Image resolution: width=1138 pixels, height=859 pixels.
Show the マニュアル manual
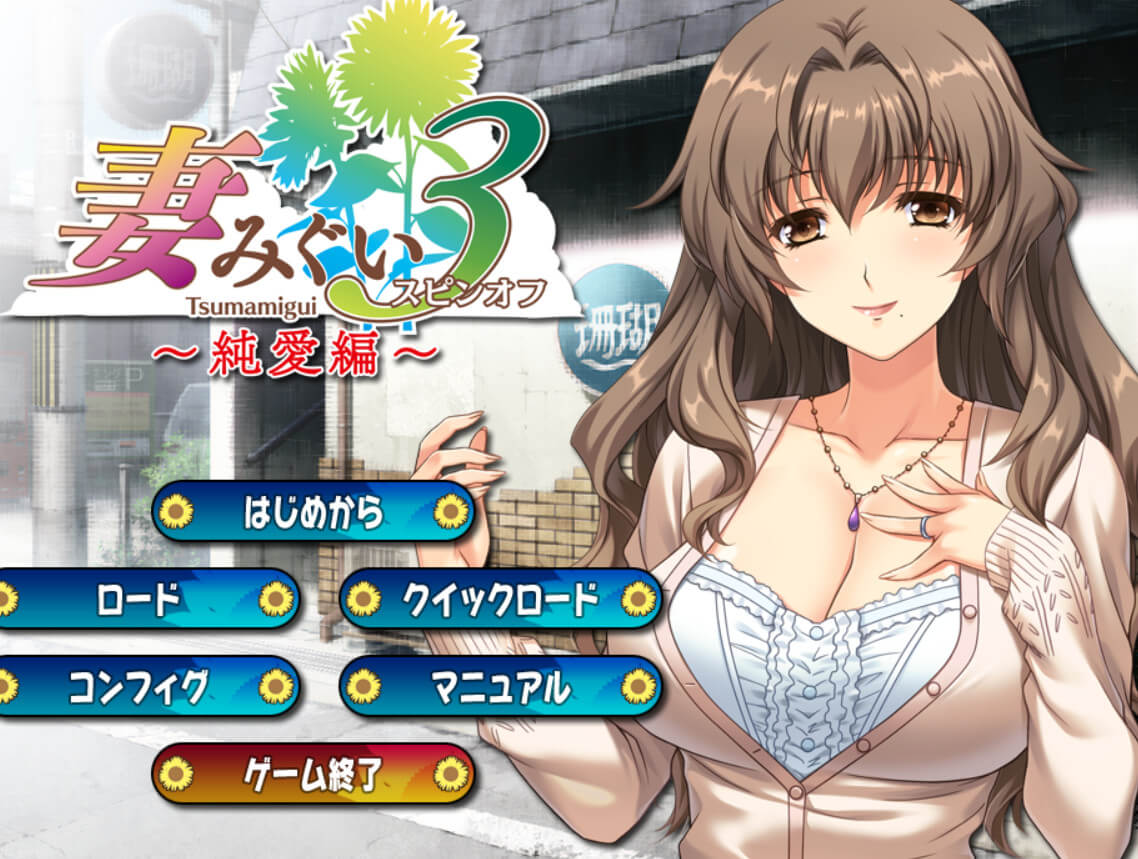[500, 686]
